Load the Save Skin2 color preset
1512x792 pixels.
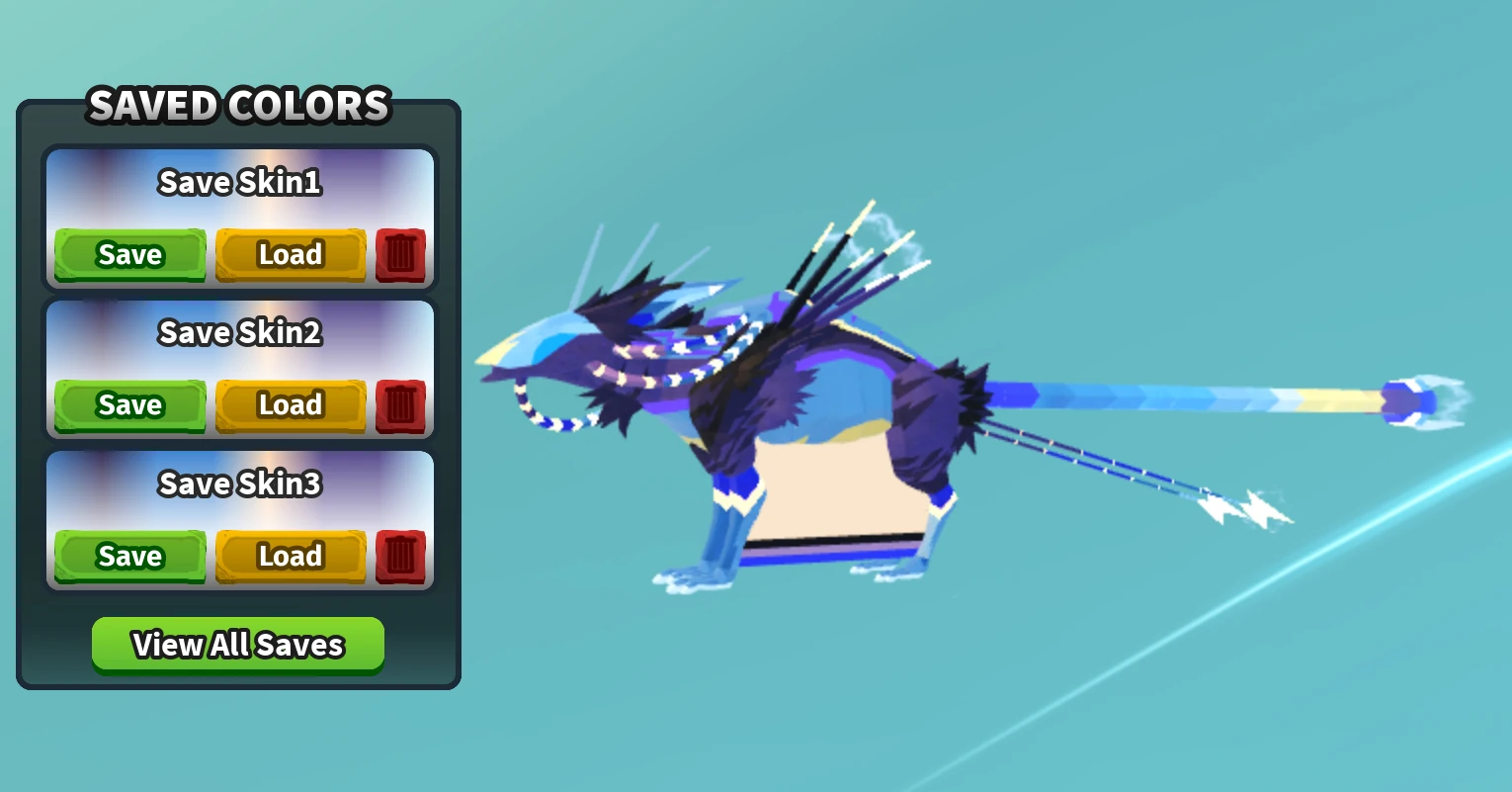click(291, 405)
